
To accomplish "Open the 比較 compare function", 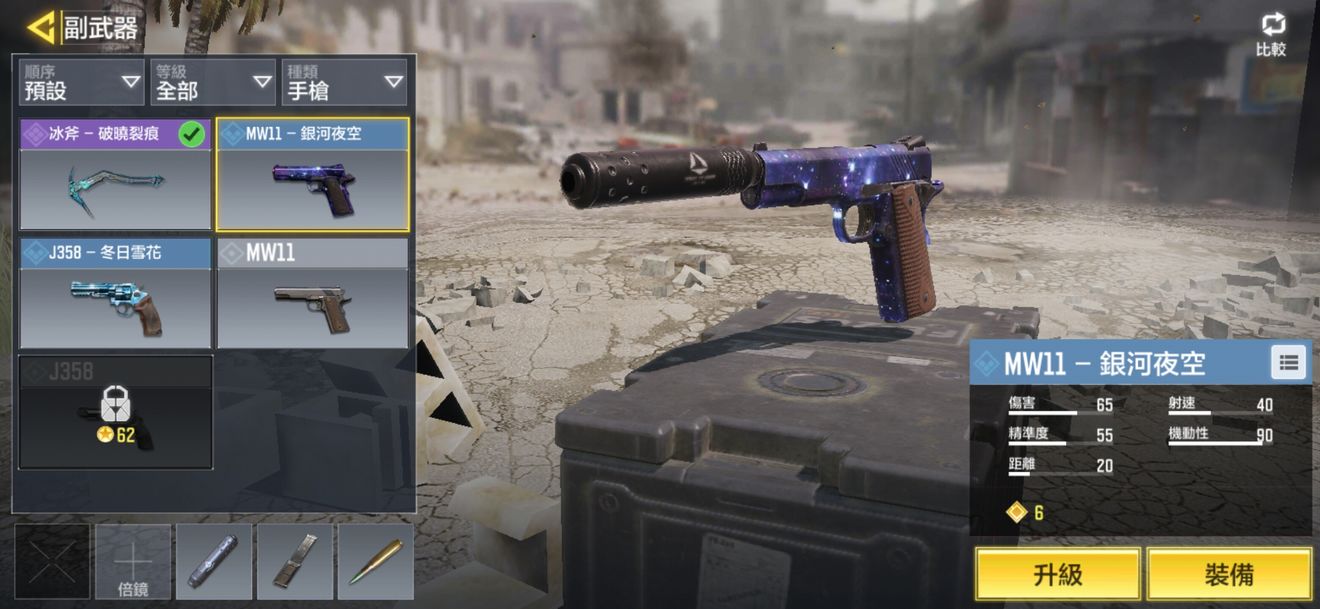I will (x=1271, y=35).
